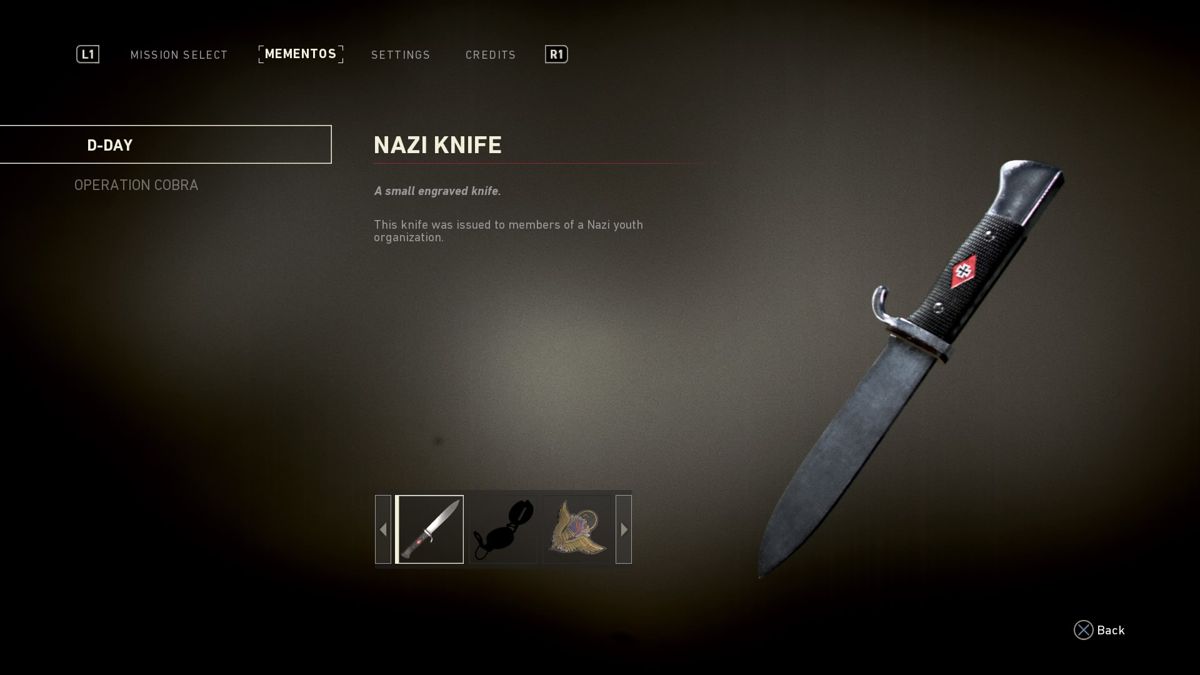Choose the locked canteen silhouette thumbnail
This screenshot has height=675, width=1200.
coord(503,529)
